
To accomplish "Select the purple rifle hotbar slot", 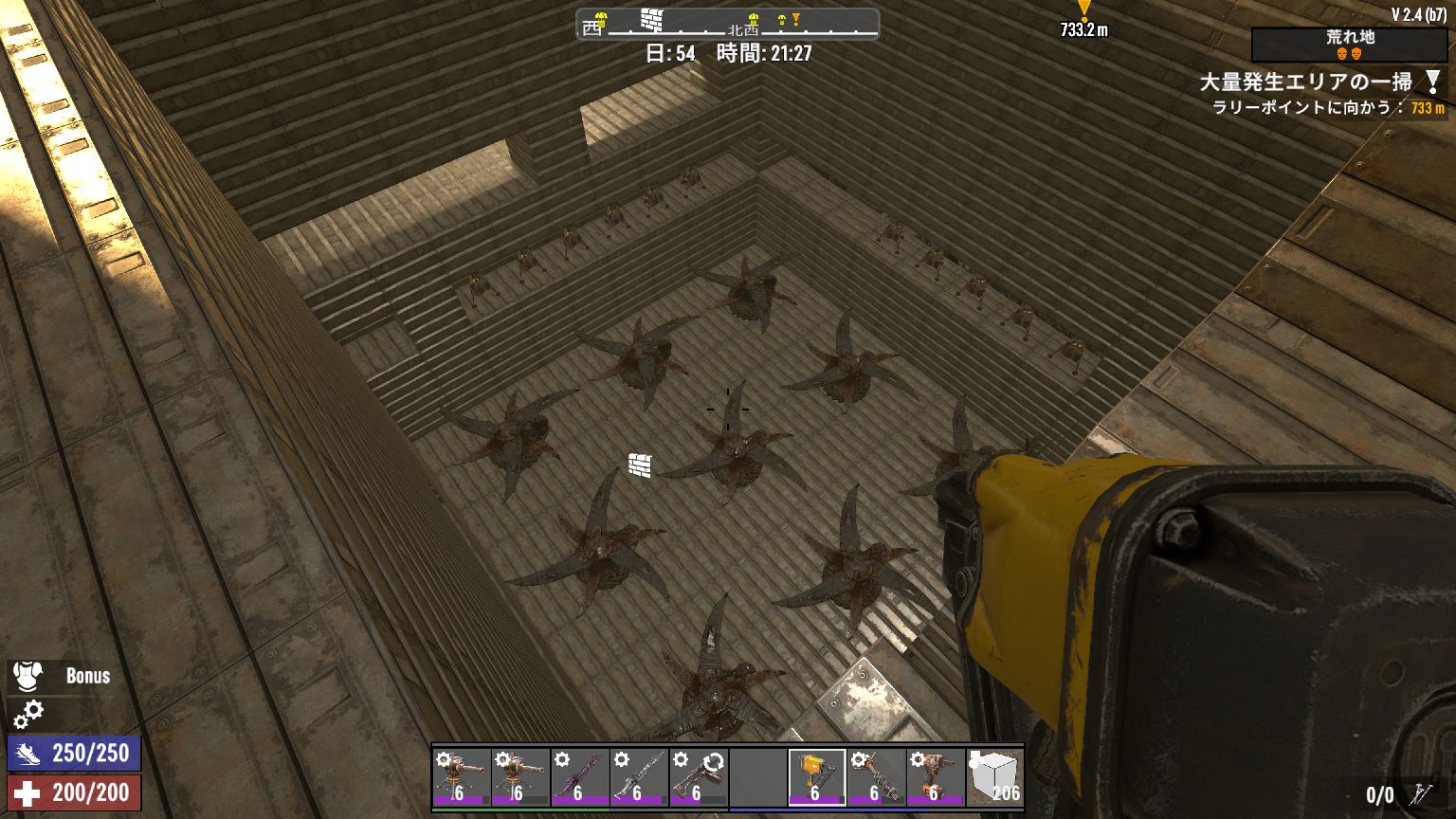I will click(579, 777).
